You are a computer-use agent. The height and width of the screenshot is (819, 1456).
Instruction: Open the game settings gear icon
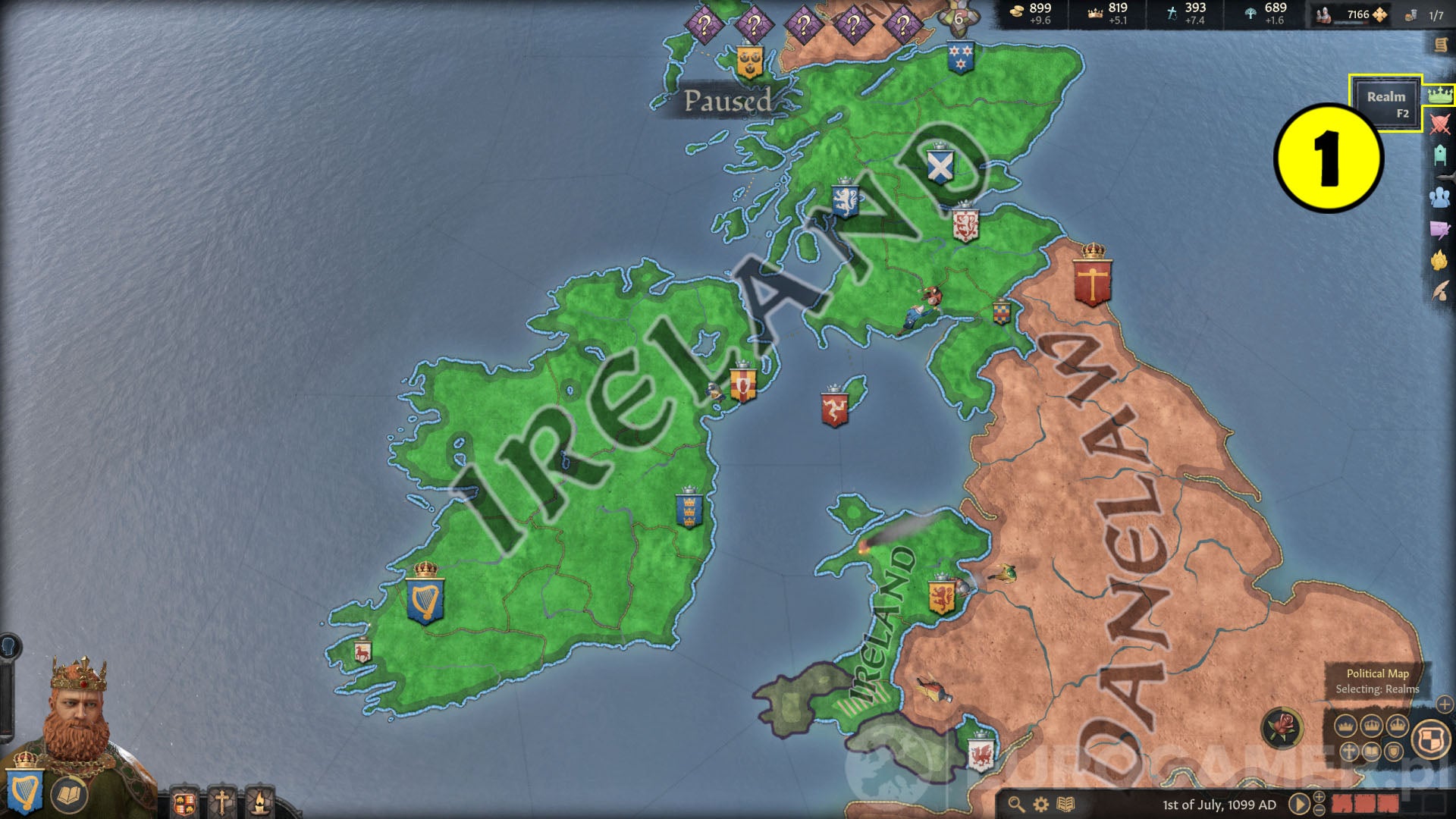click(1040, 803)
